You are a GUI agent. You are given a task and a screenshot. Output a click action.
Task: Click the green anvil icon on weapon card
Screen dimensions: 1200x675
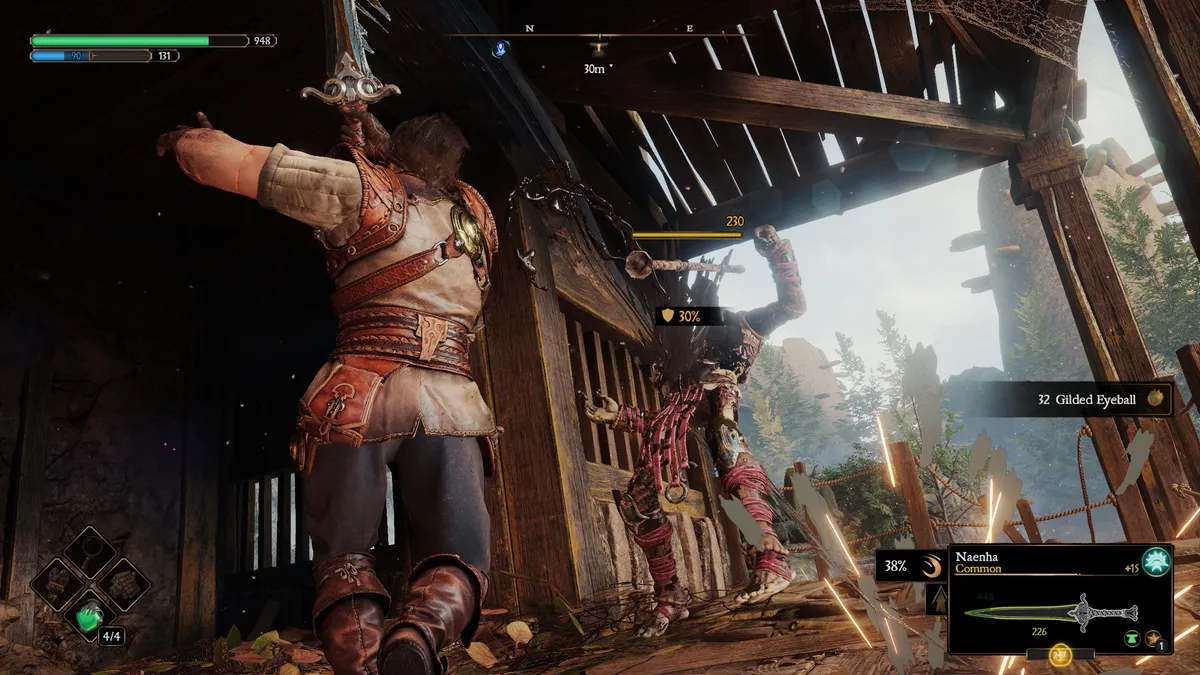(x=1131, y=637)
